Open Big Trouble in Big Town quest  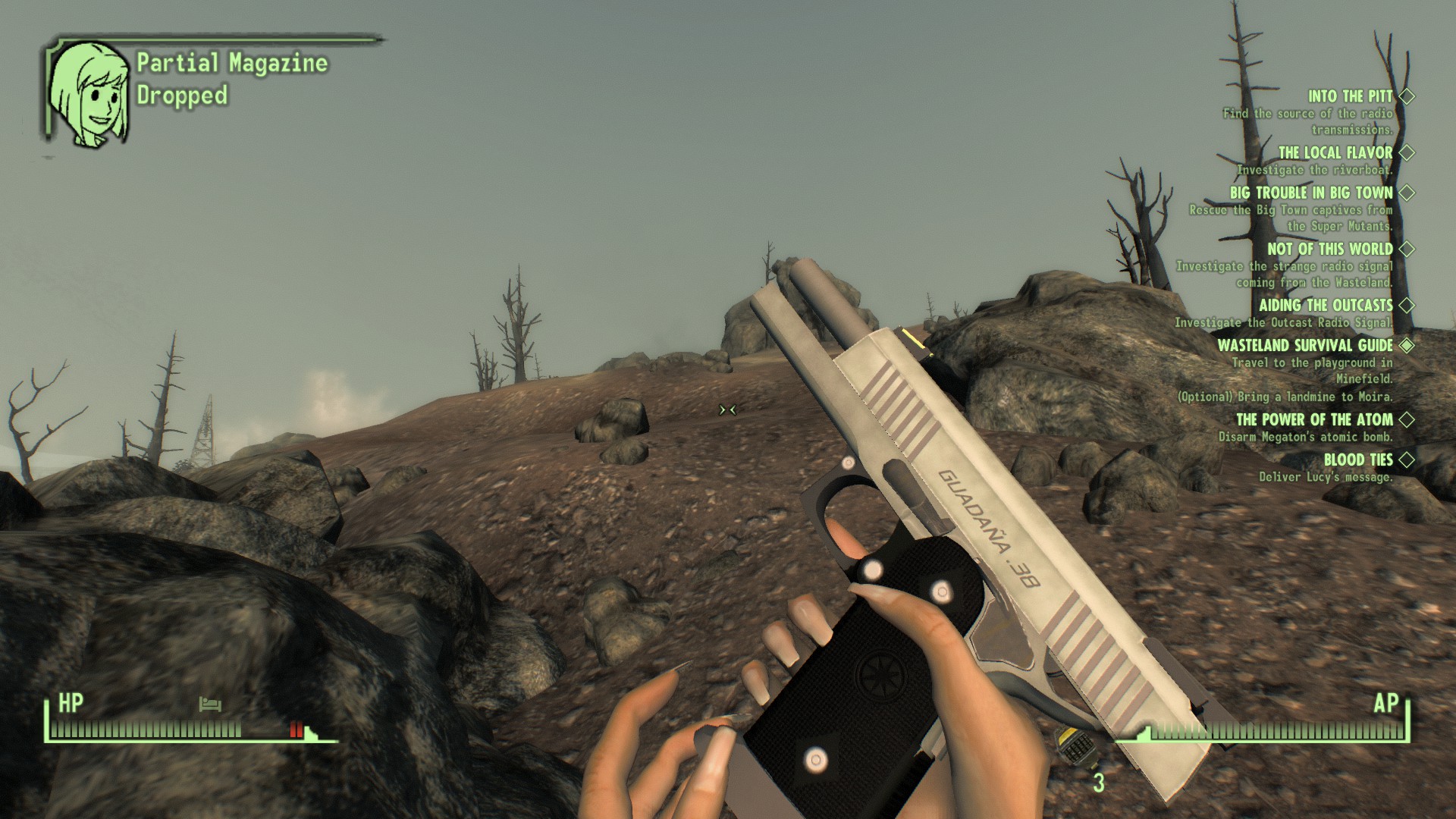point(1311,193)
